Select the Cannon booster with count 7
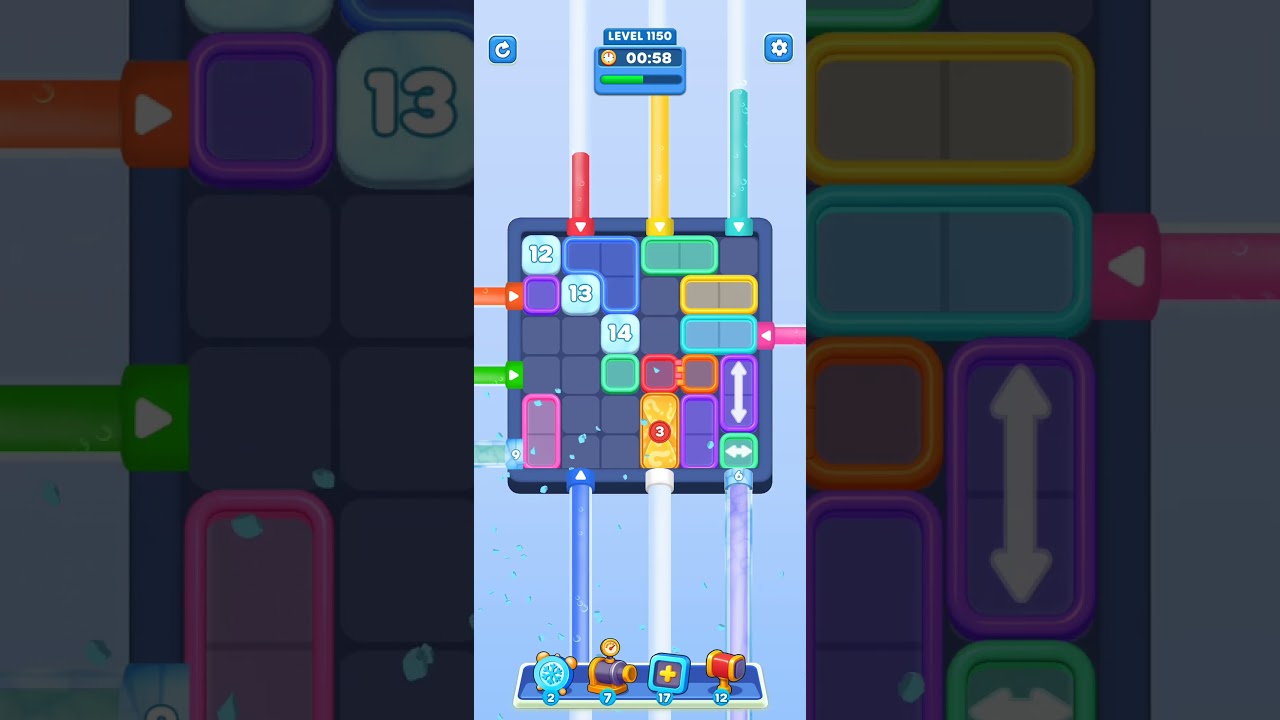 [x=609, y=674]
